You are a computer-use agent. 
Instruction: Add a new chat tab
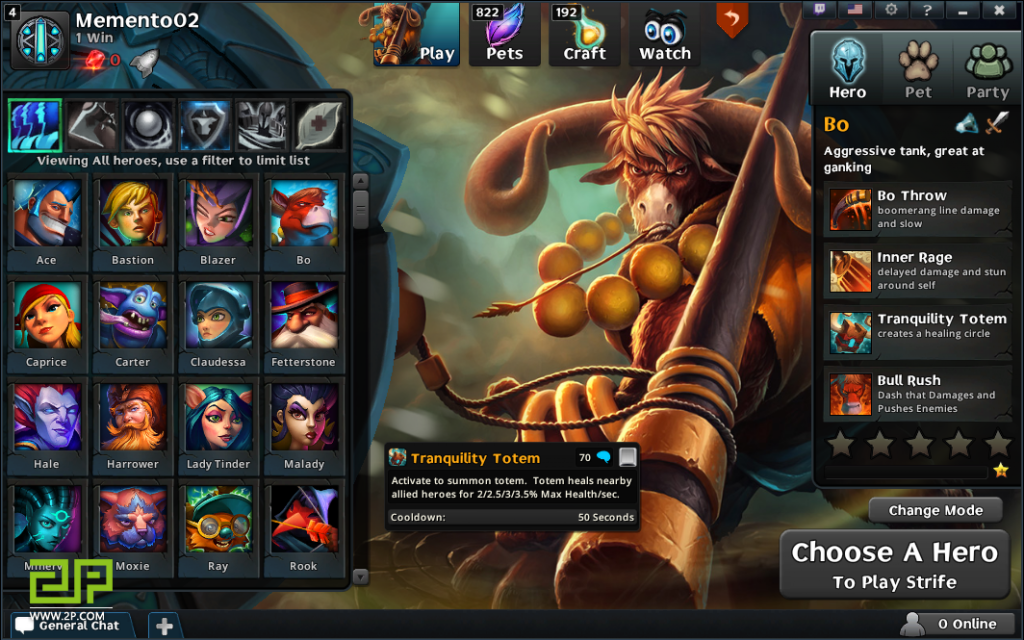pyautogui.click(x=164, y=626)
